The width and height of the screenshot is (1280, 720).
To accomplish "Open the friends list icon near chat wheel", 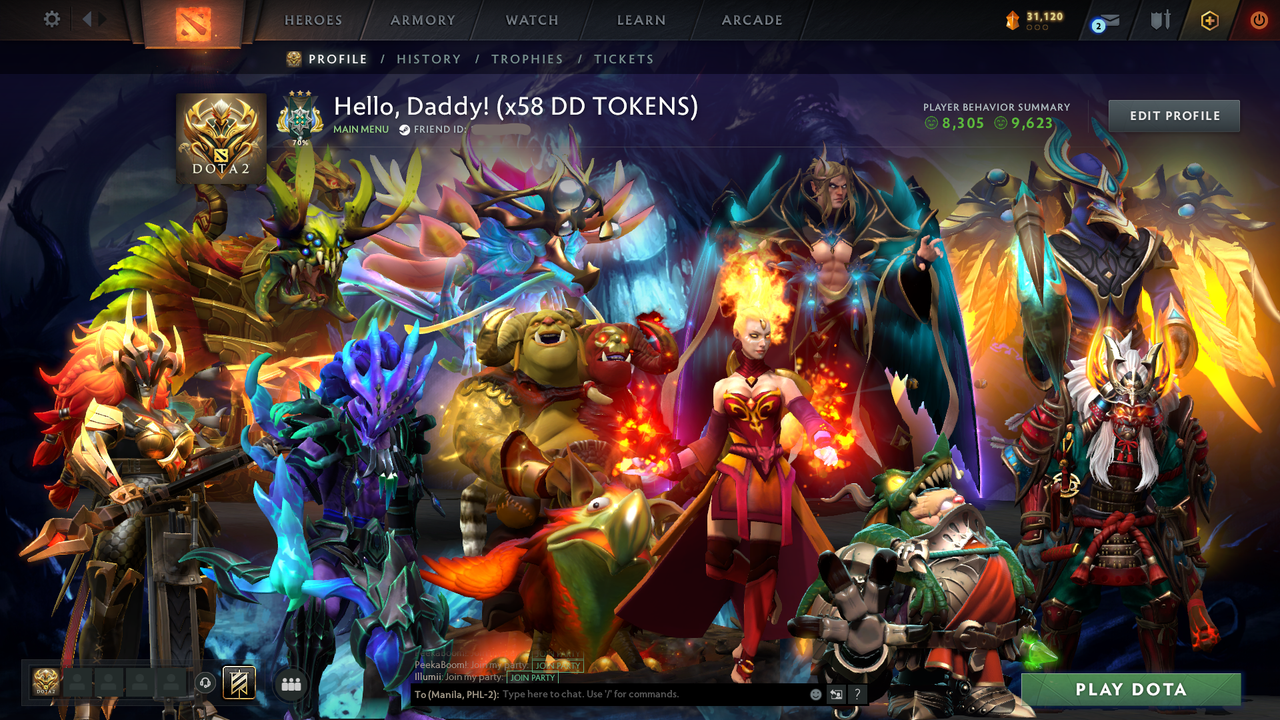I will [x=290, y=682].
